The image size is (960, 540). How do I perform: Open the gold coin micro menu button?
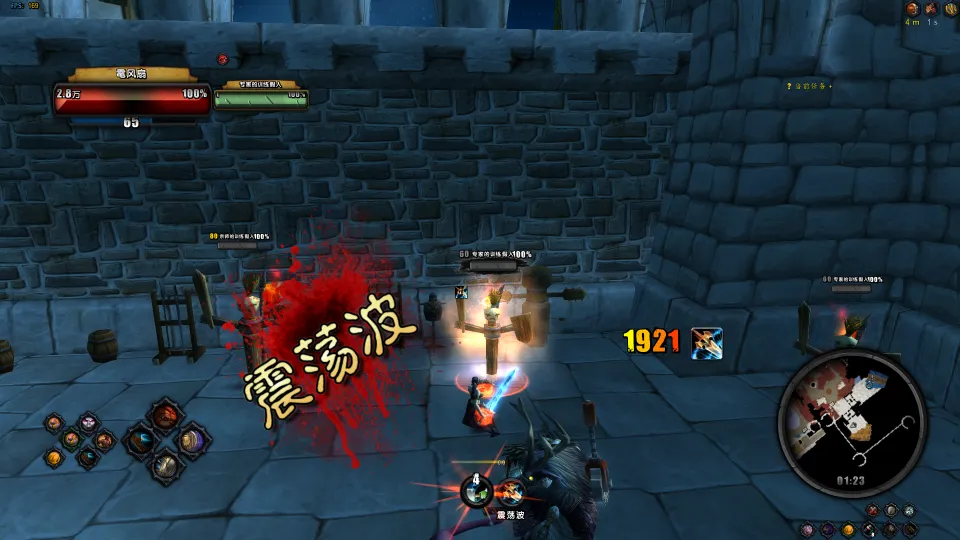coord(848,528)
